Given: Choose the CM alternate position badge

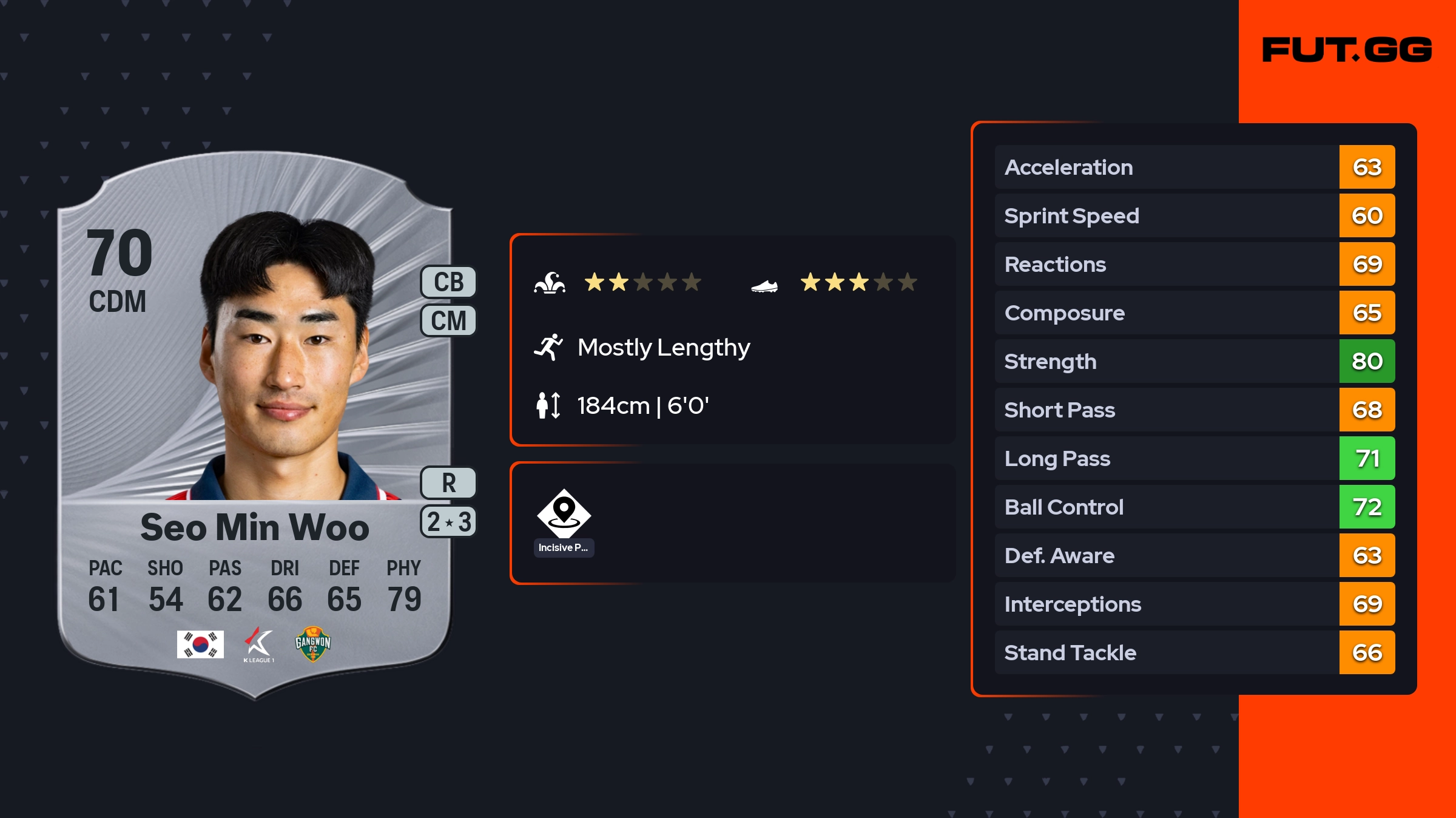Looking at the screenshot, I should point(448,320).
